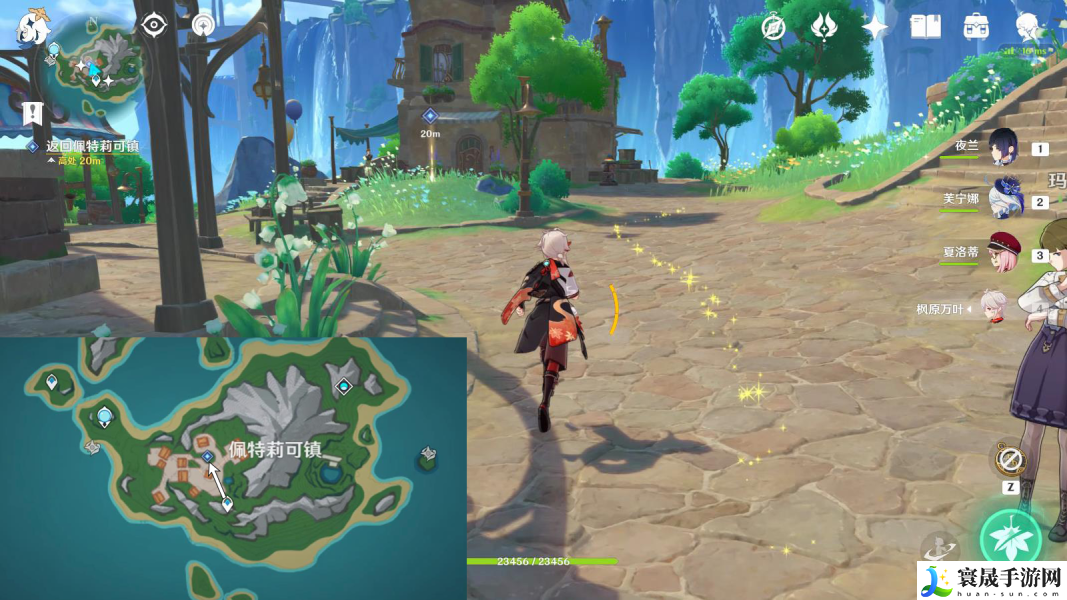This screenshot has height=600, width=1067.
Task: Select the diamond quest marker on map
Action: coord(208,456)
